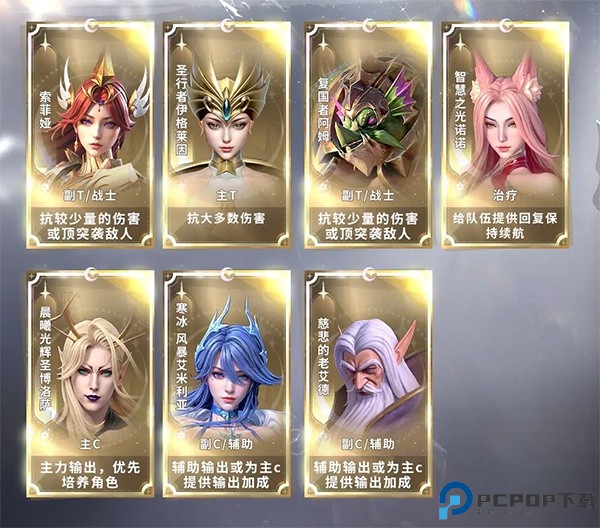The height and width of the screenshot is (528, 600).
Task: Pick the 复国者阿姆 goblin warrior card
Action: tap(367, 130)
